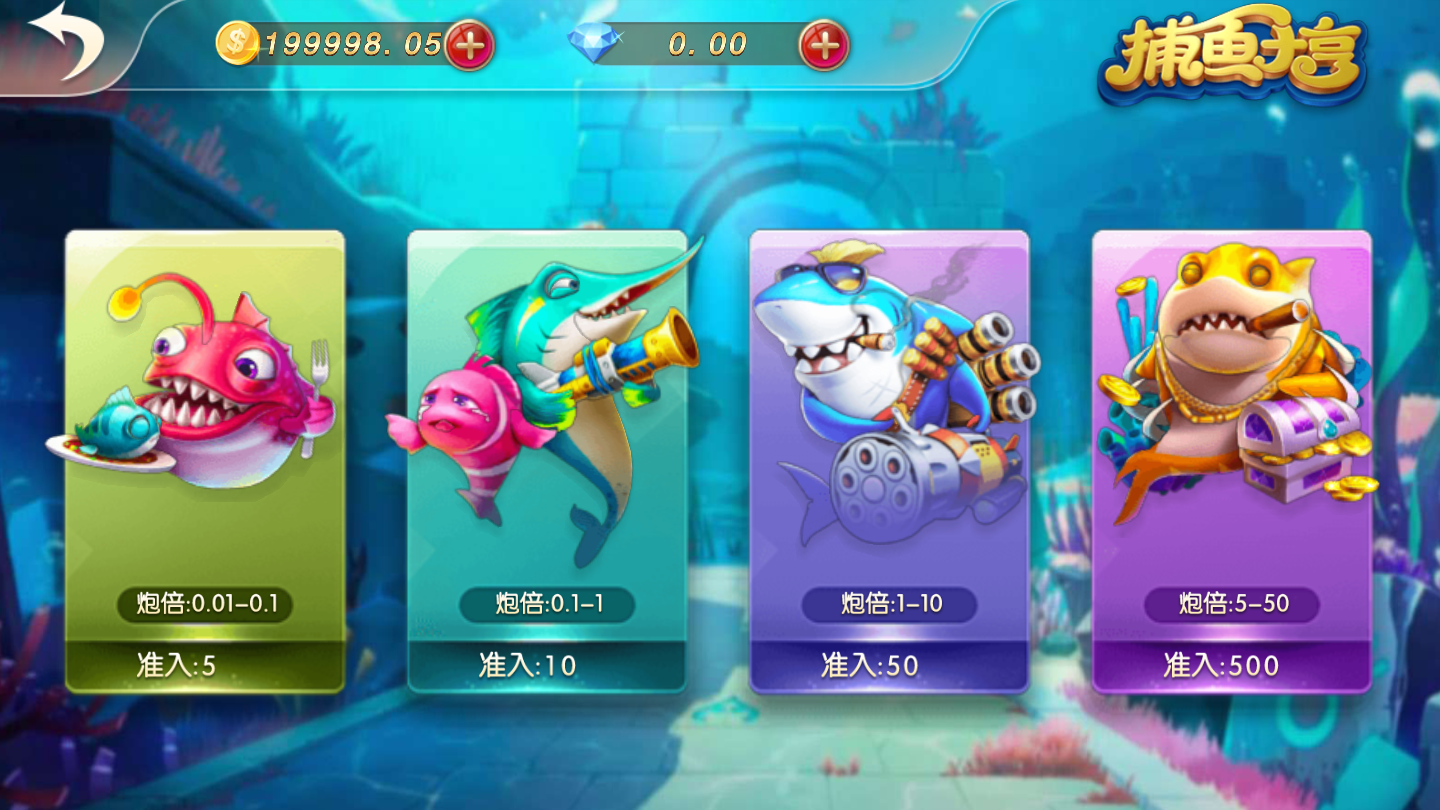Click the gold coin currency icon
1440x810 pixels.
pos(238,42)
